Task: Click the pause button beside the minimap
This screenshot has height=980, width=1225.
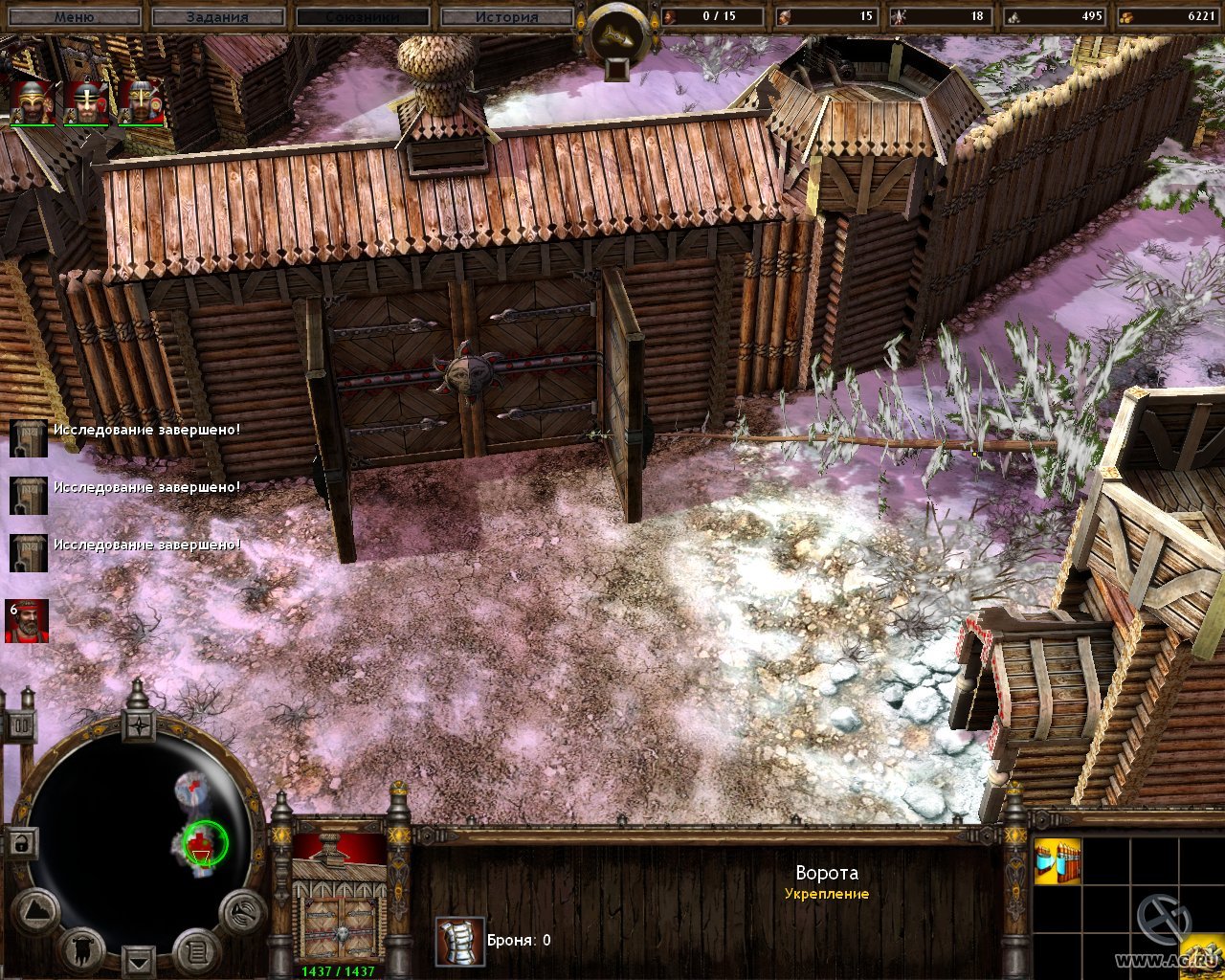Action: point(20,724)
